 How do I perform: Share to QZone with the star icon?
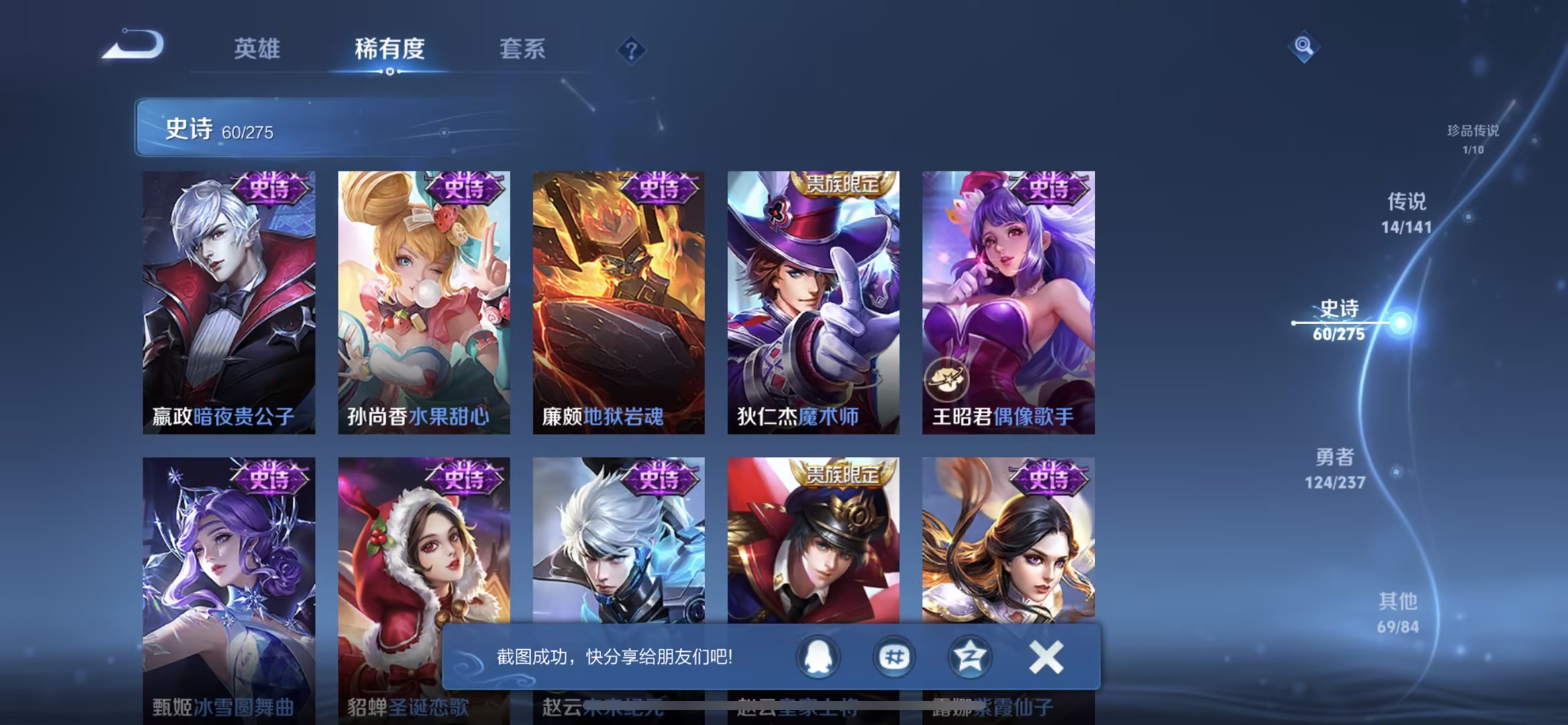coord(968,657)
